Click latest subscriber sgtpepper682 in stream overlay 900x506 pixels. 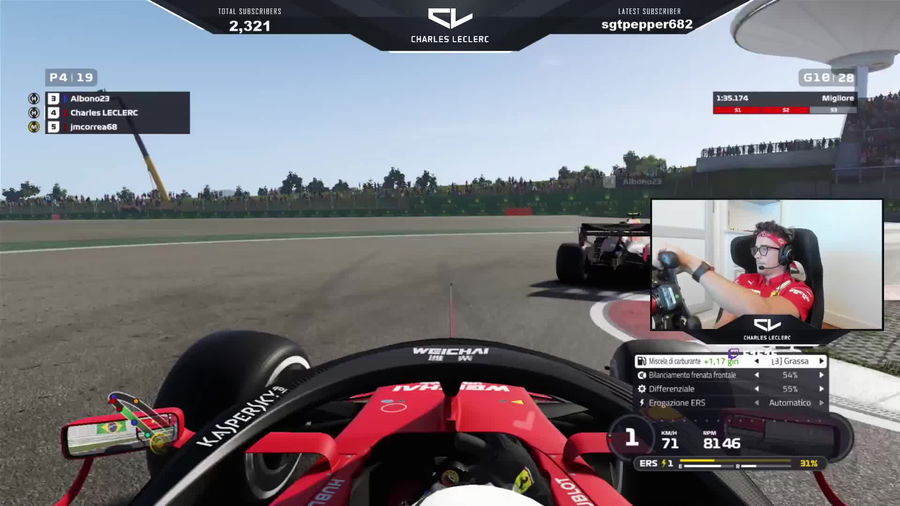[647, 25]
